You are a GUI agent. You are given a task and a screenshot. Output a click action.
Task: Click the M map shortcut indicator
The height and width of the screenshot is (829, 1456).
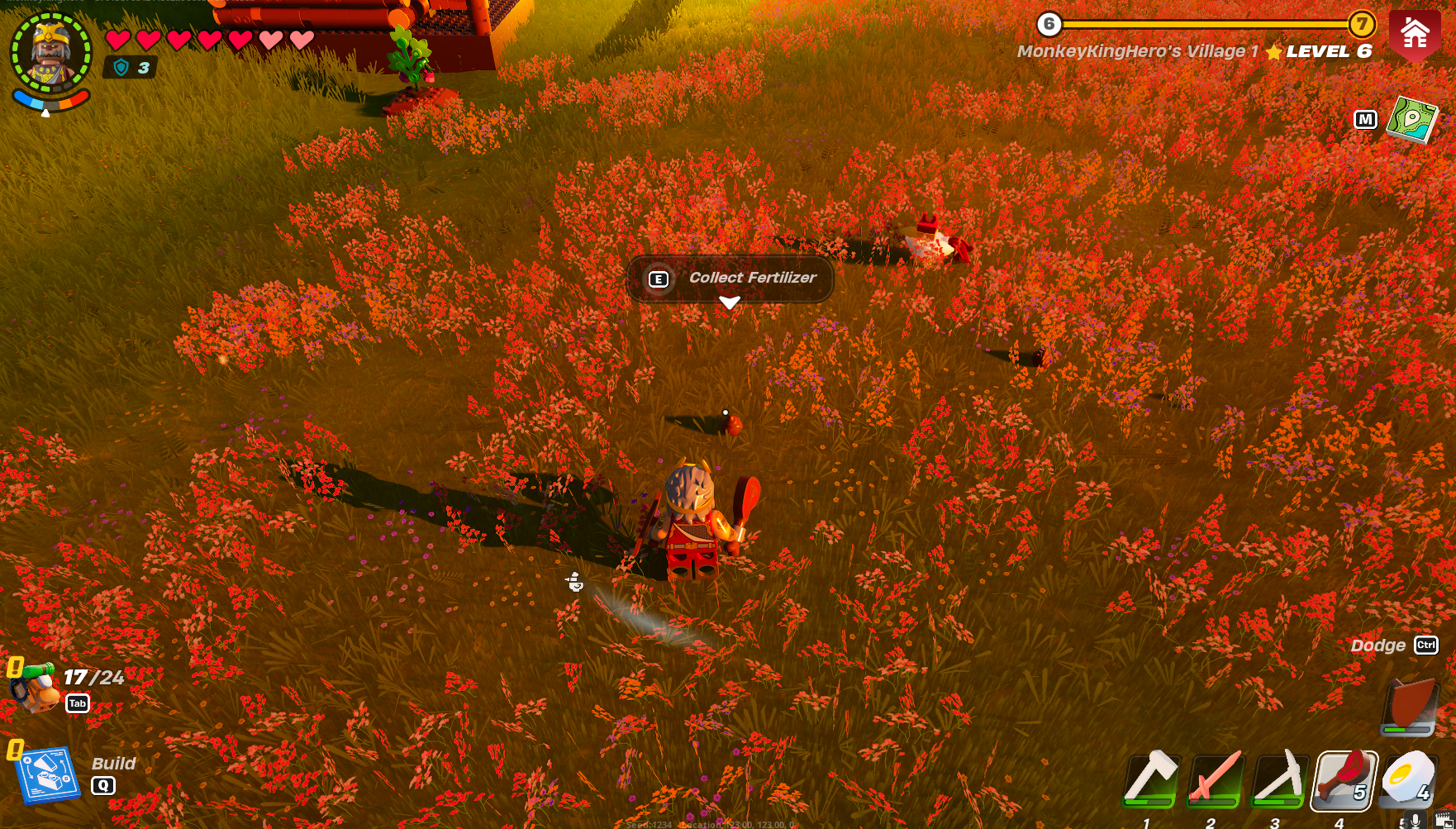click(1368, 120)
